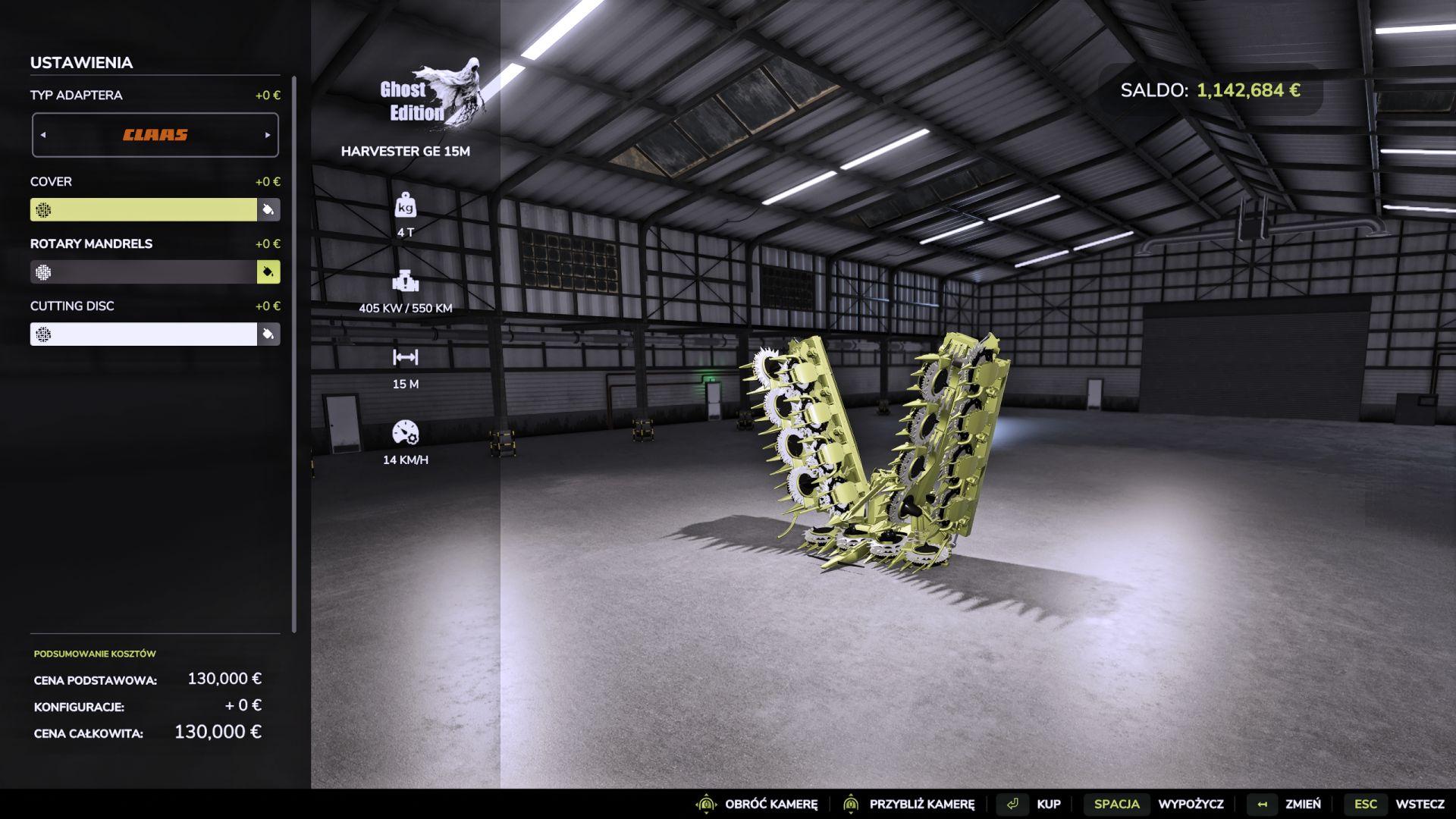Viewport: 1456px width, 819px height.
Task: Click the right arrow on TYP ADAPTERA selector
Action: (x=267, y=134)
